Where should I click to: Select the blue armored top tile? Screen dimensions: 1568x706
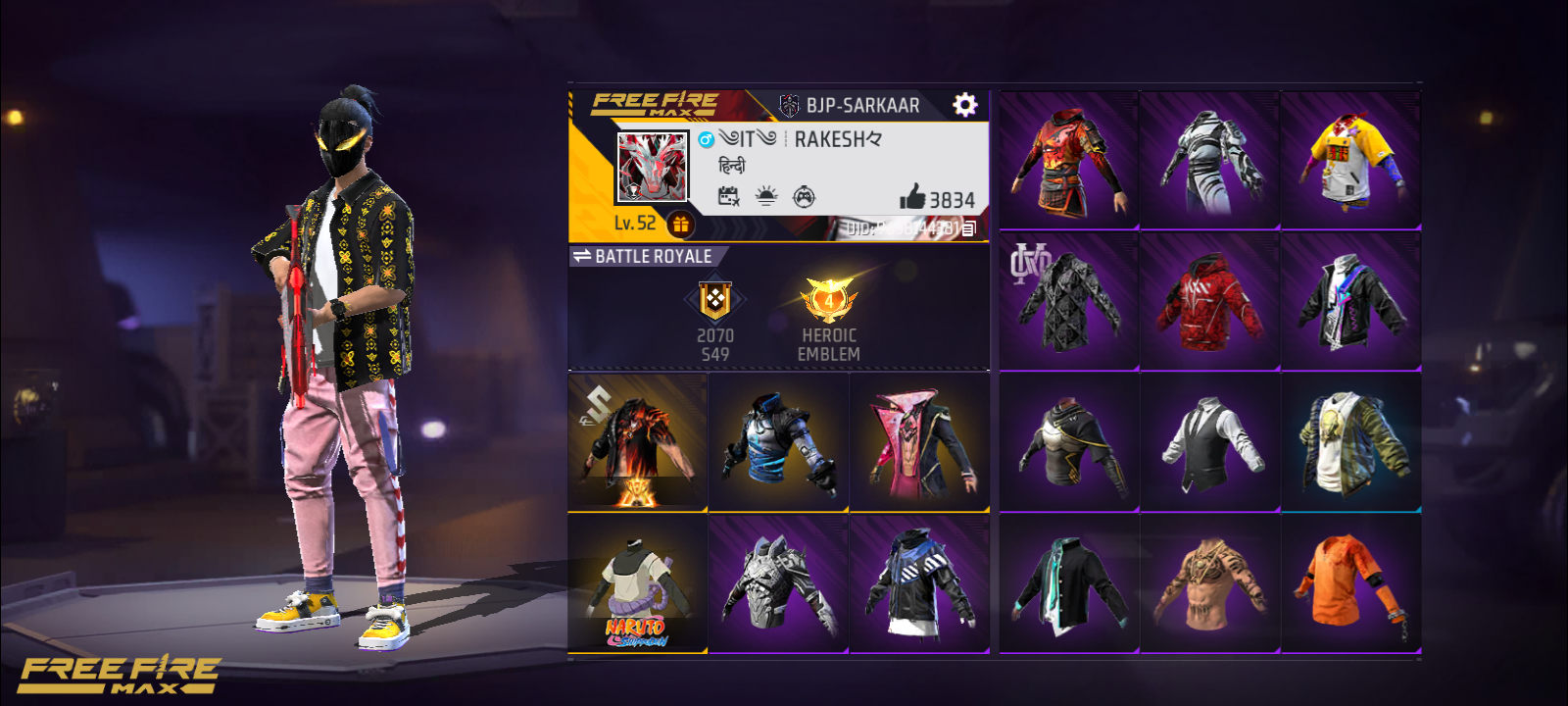pyautogui.click(x=778, y=442)
